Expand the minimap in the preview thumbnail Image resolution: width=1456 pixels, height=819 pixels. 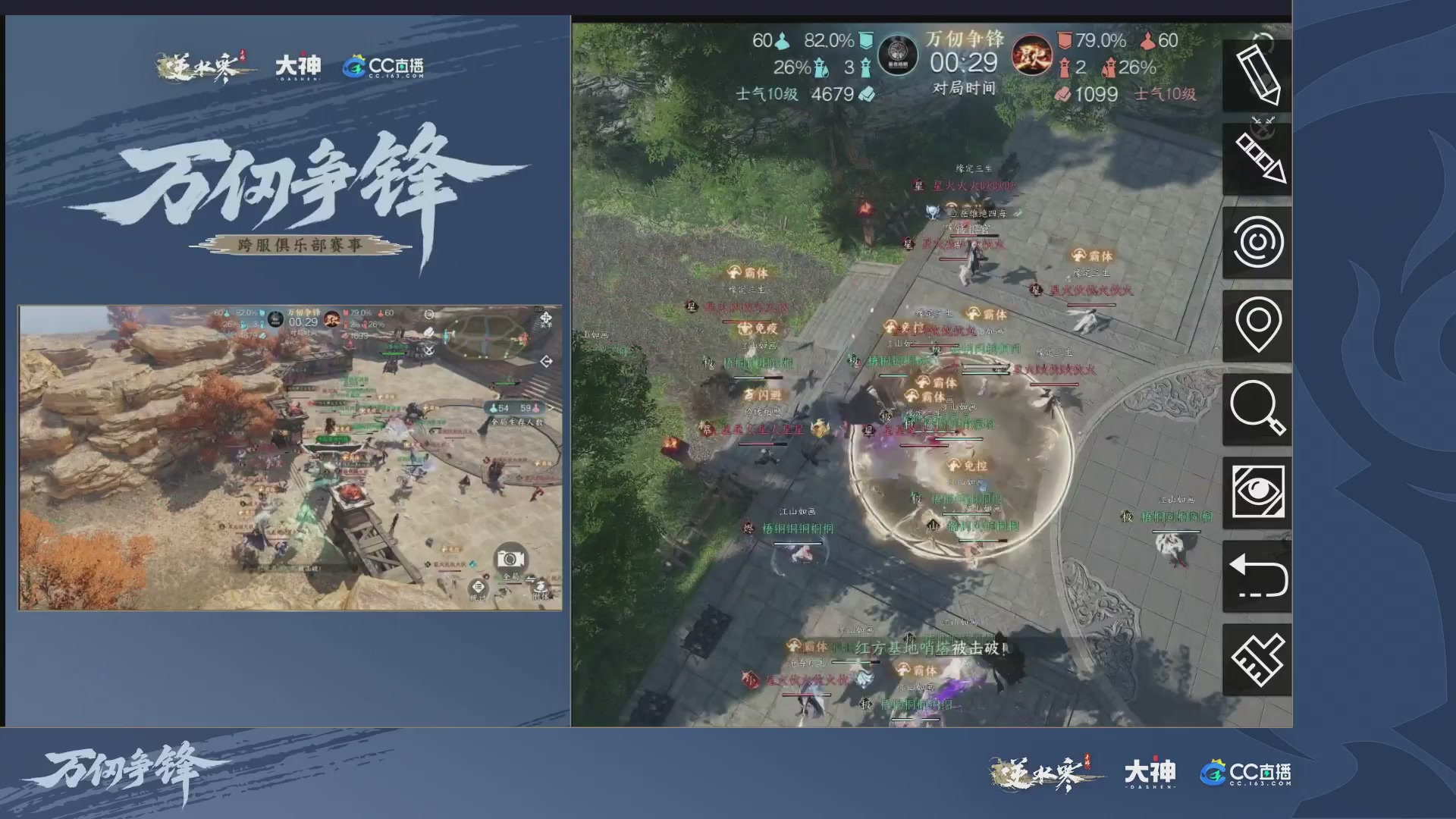point(546,362)
